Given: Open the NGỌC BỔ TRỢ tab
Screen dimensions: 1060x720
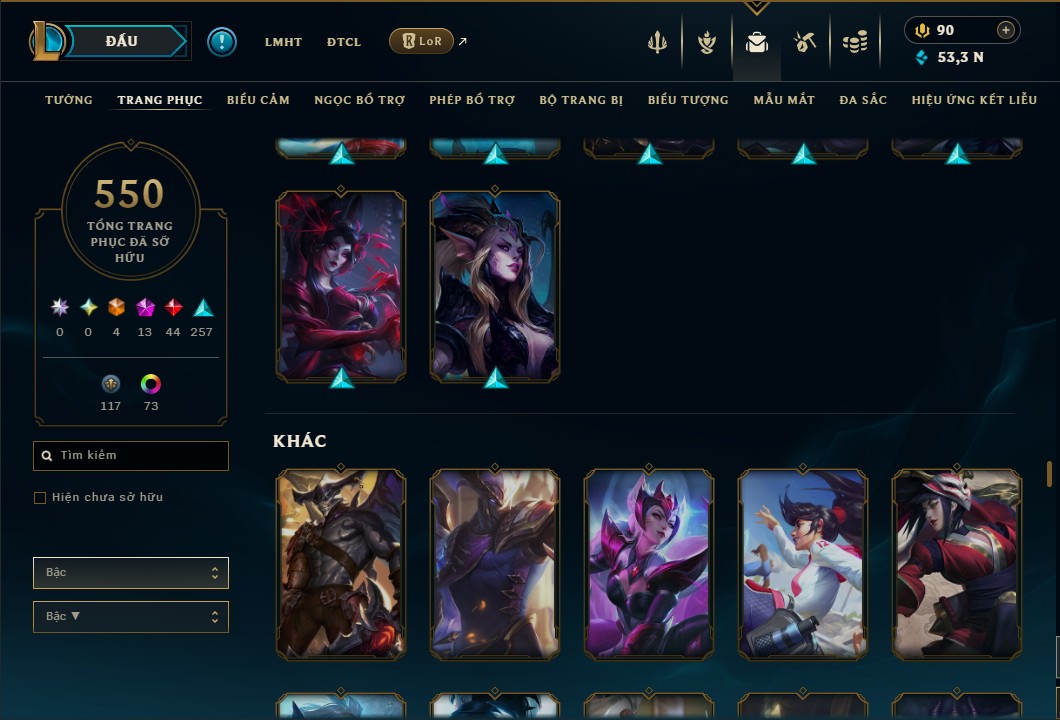Looking at the screenshot, I should click(359, 100).
